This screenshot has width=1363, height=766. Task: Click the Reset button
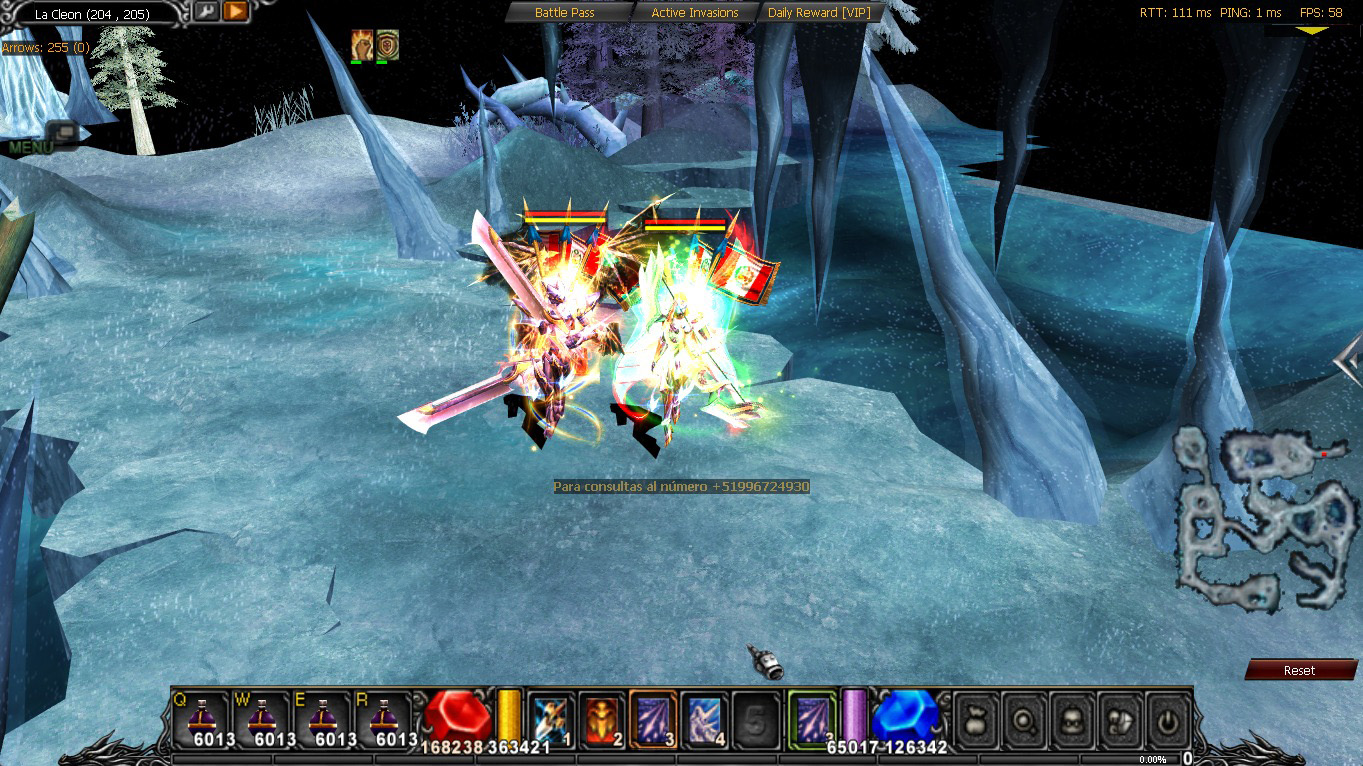(x=1299, y=670)
